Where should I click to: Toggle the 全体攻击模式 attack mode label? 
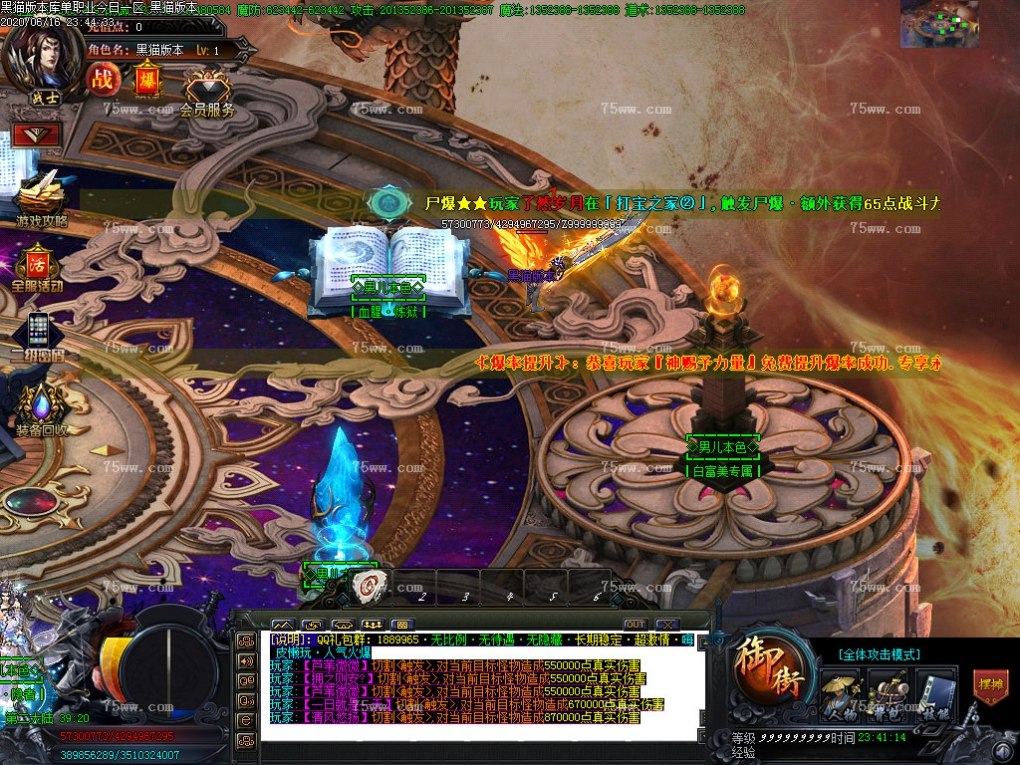point(878,654)
